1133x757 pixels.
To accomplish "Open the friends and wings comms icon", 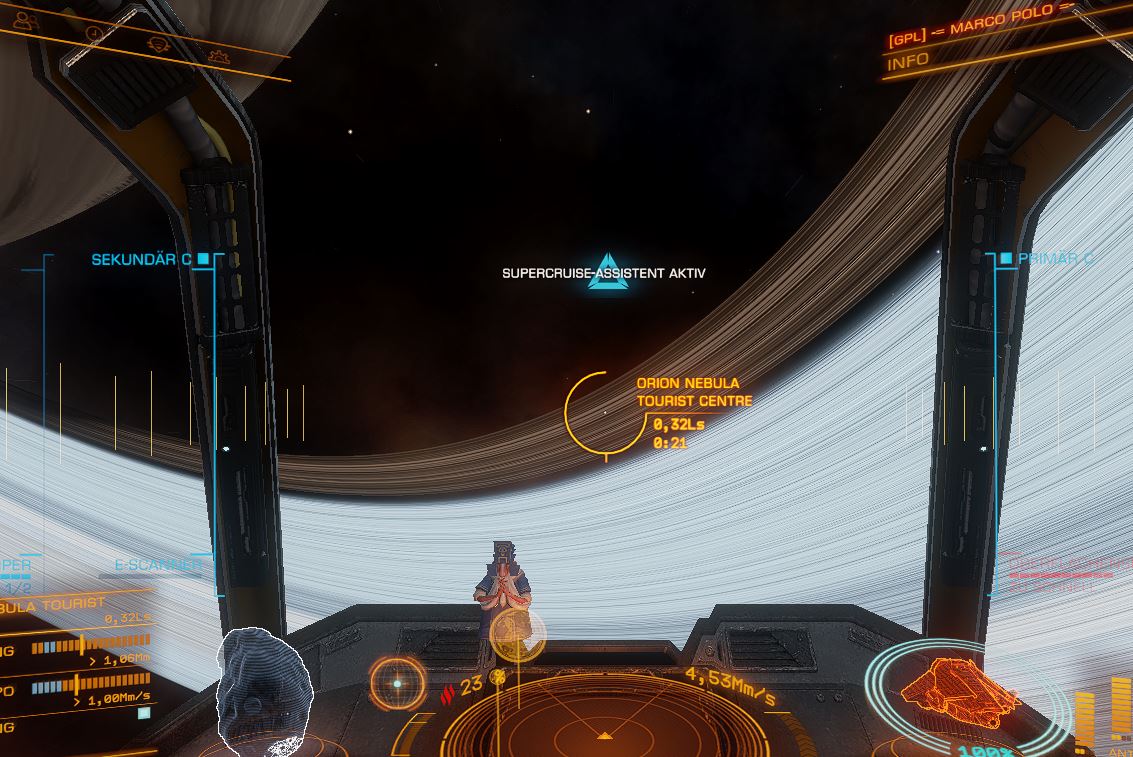I will click(x=27, y=21).
